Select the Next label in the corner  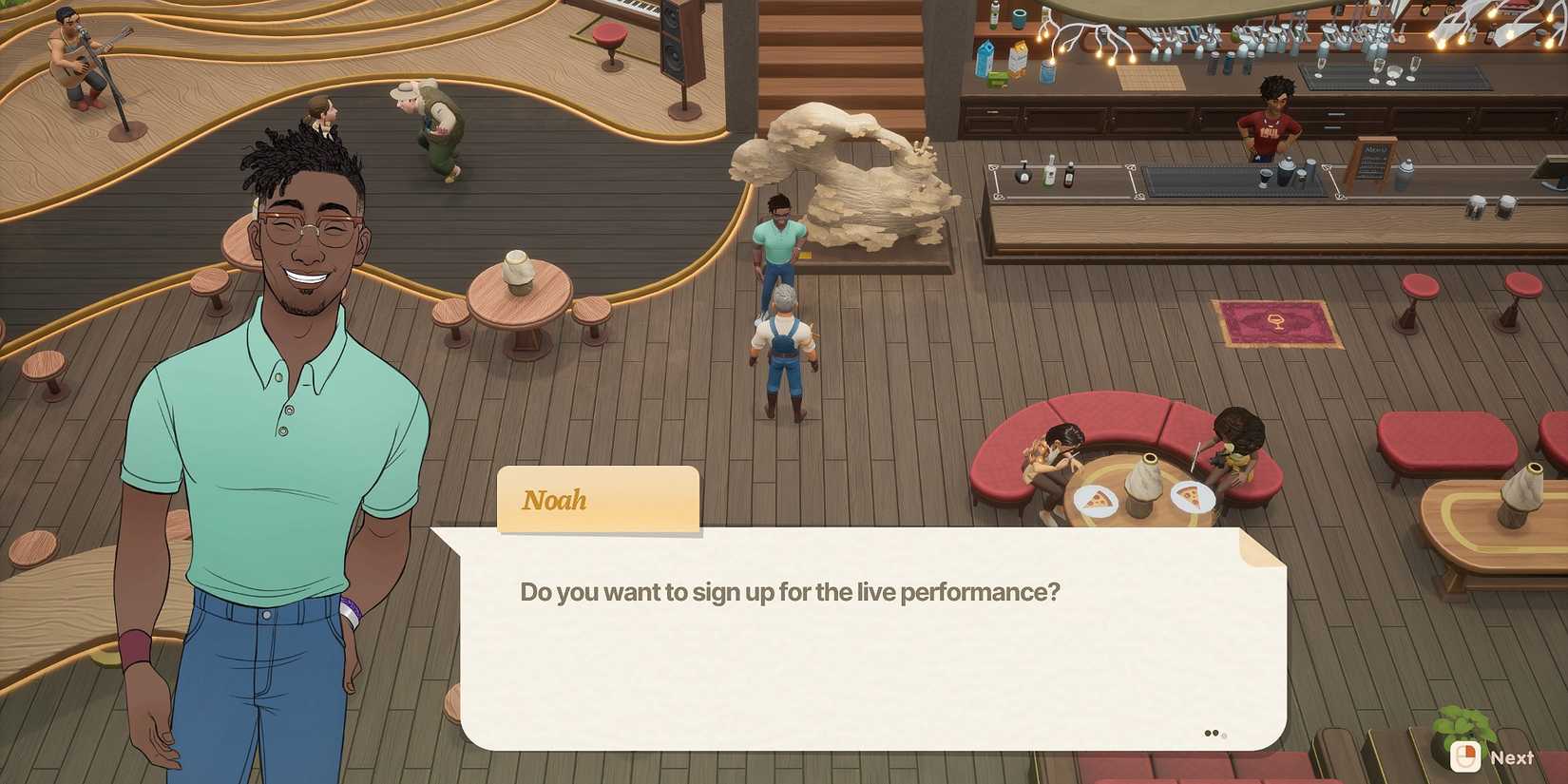1513,757
